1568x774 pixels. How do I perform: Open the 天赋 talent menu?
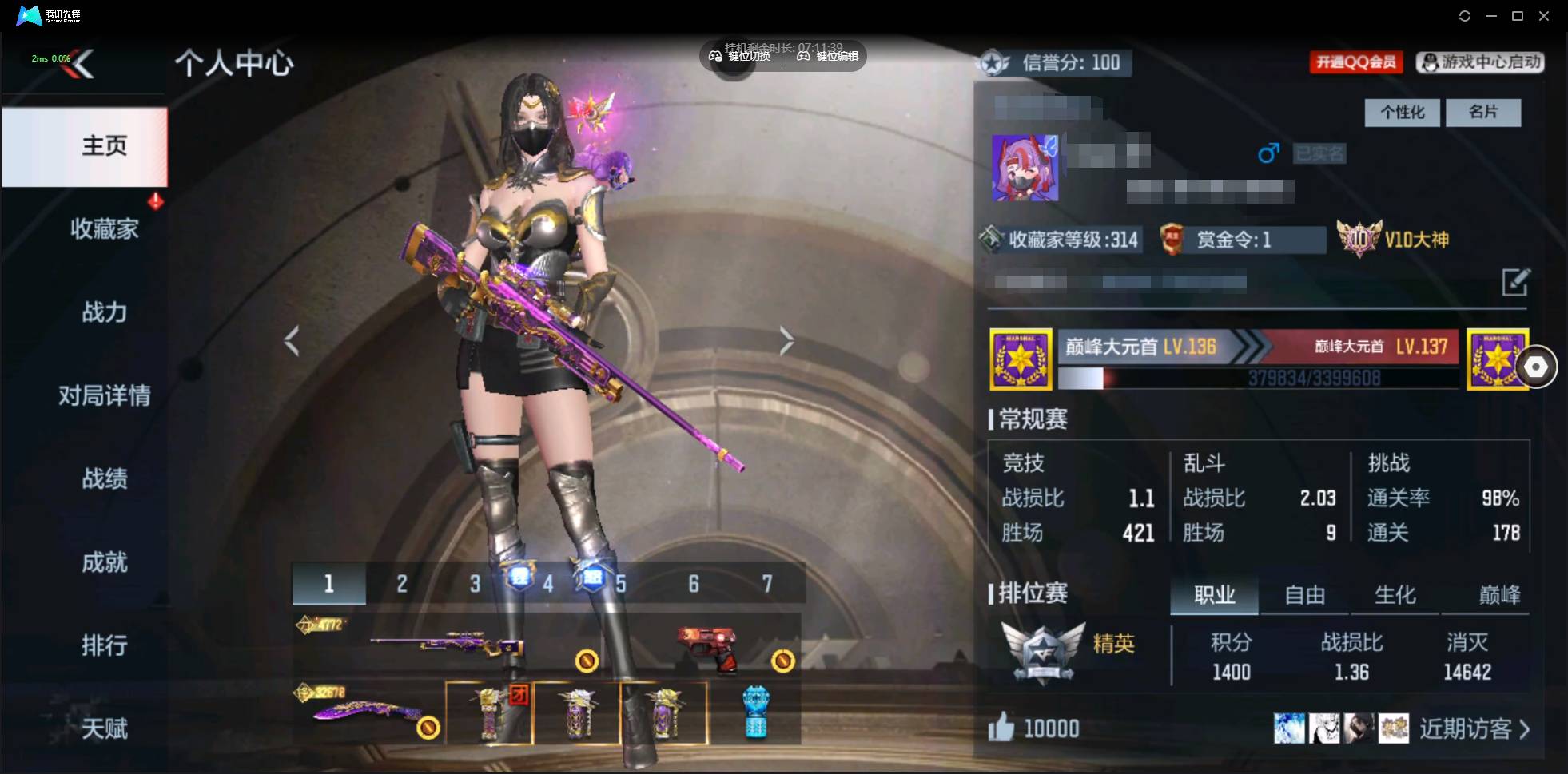[x=104, y=728]
